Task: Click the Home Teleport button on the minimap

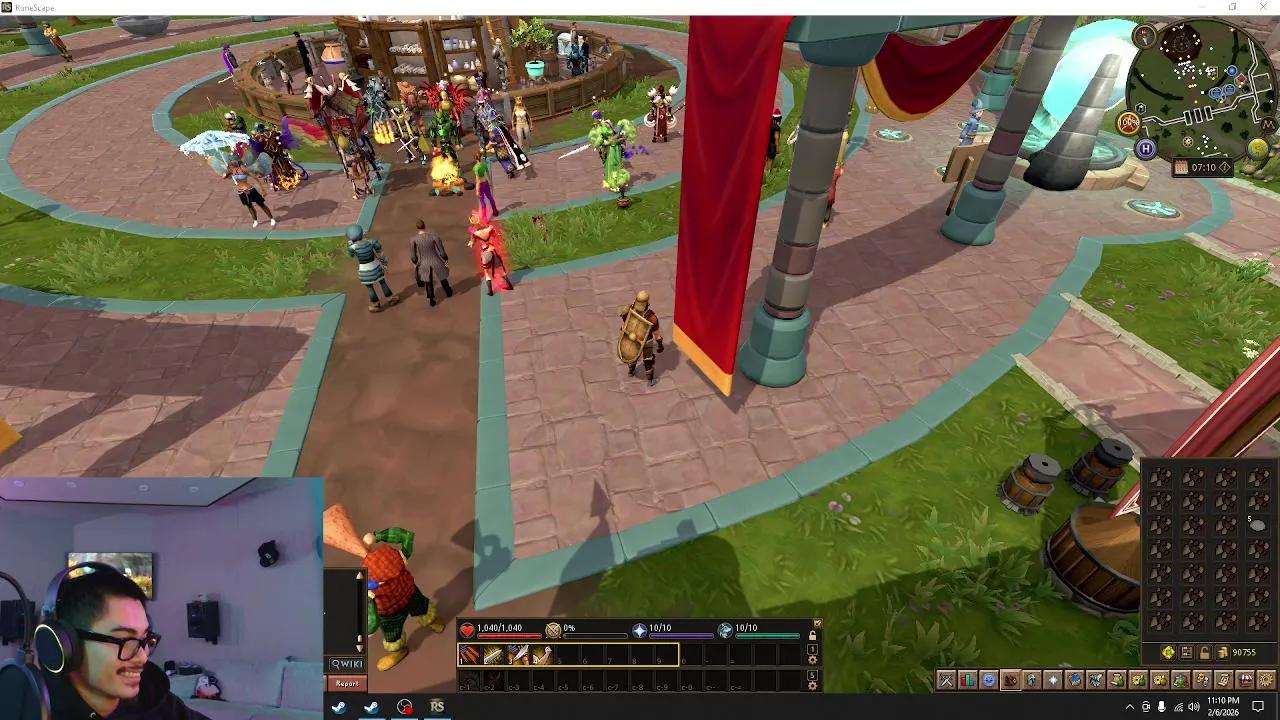Action: pos(1146,148)
